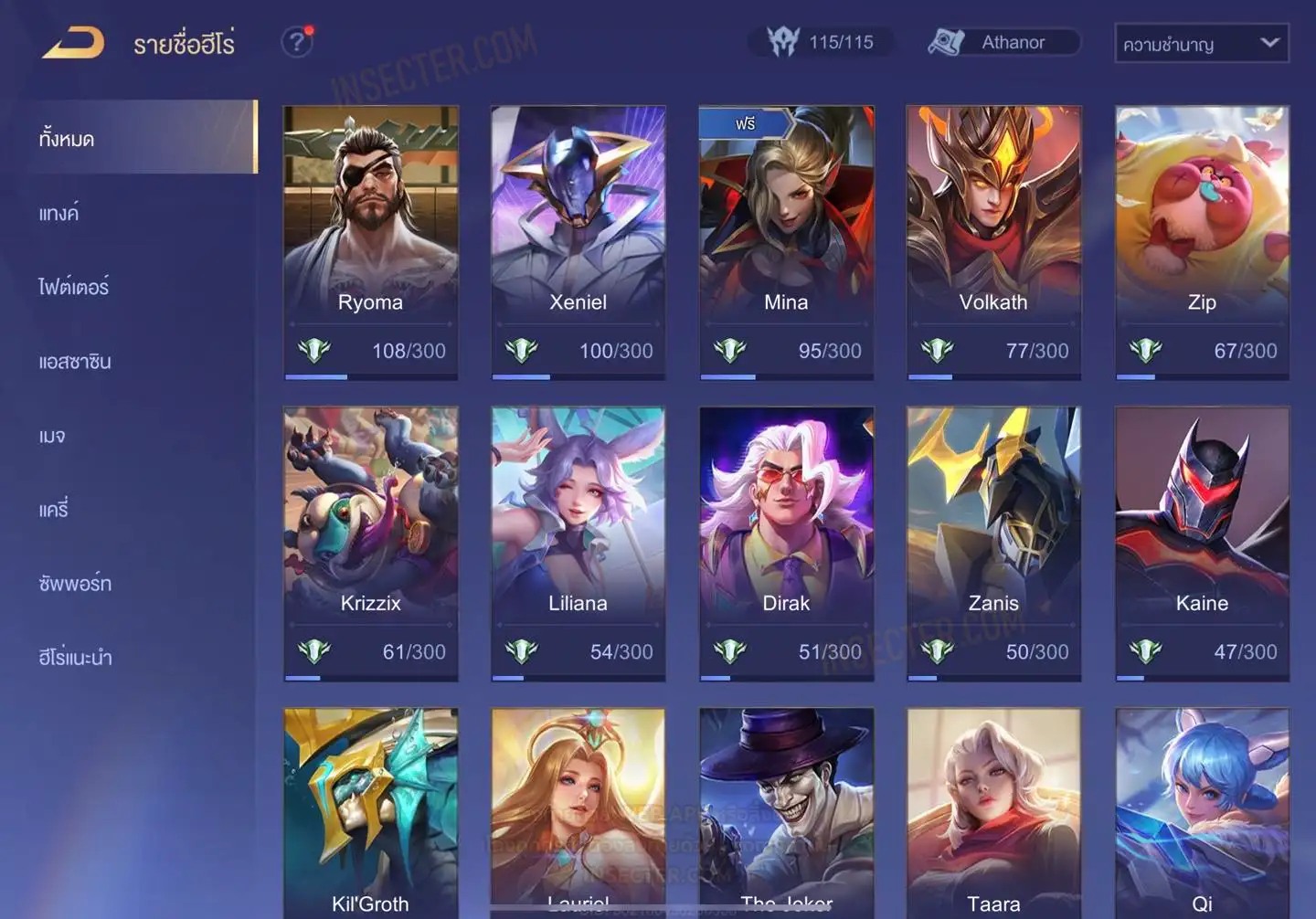Open the Liliana hero card

[x=578, y=544]
